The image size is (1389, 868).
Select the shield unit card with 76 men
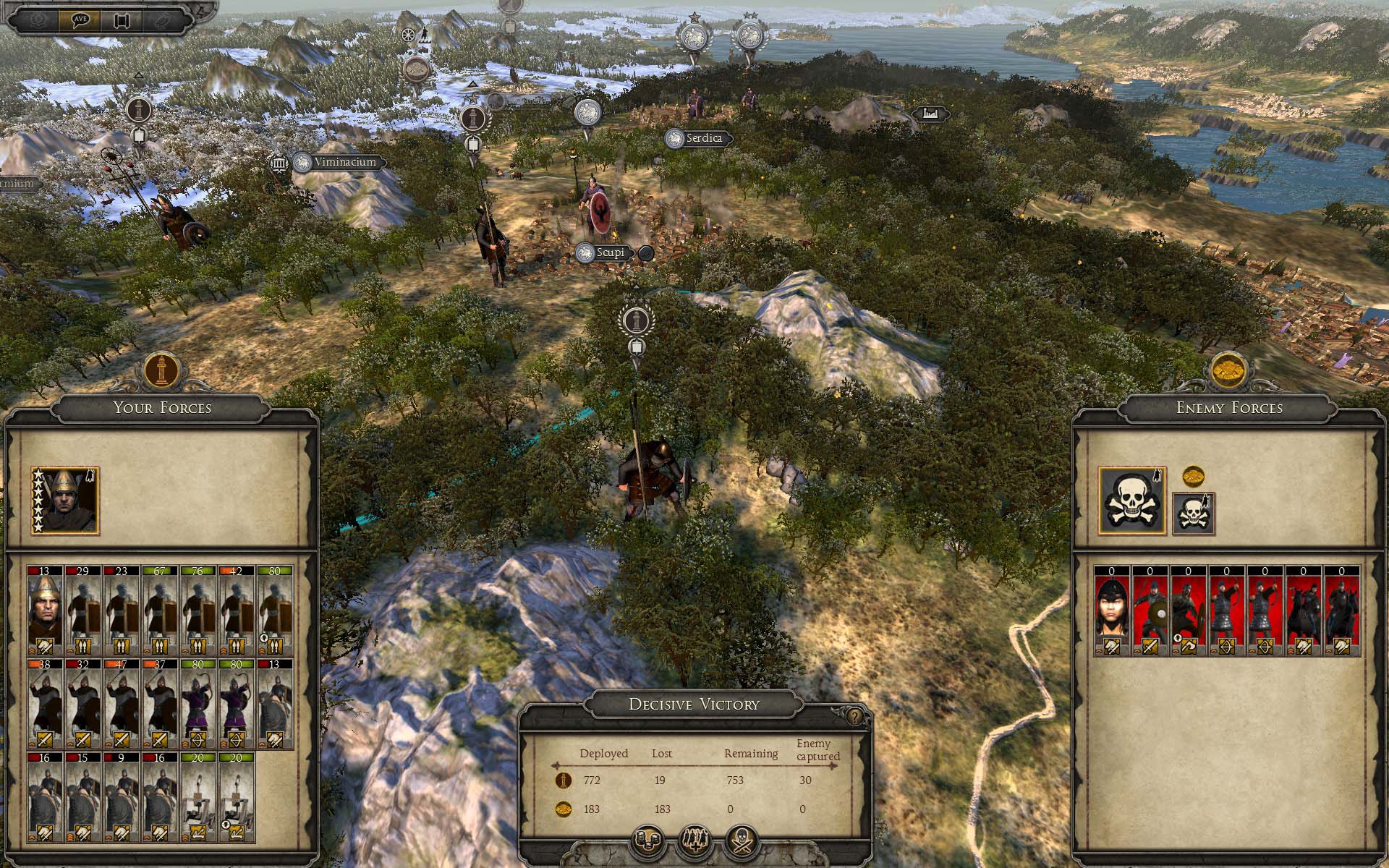click(x=198, y=611)
